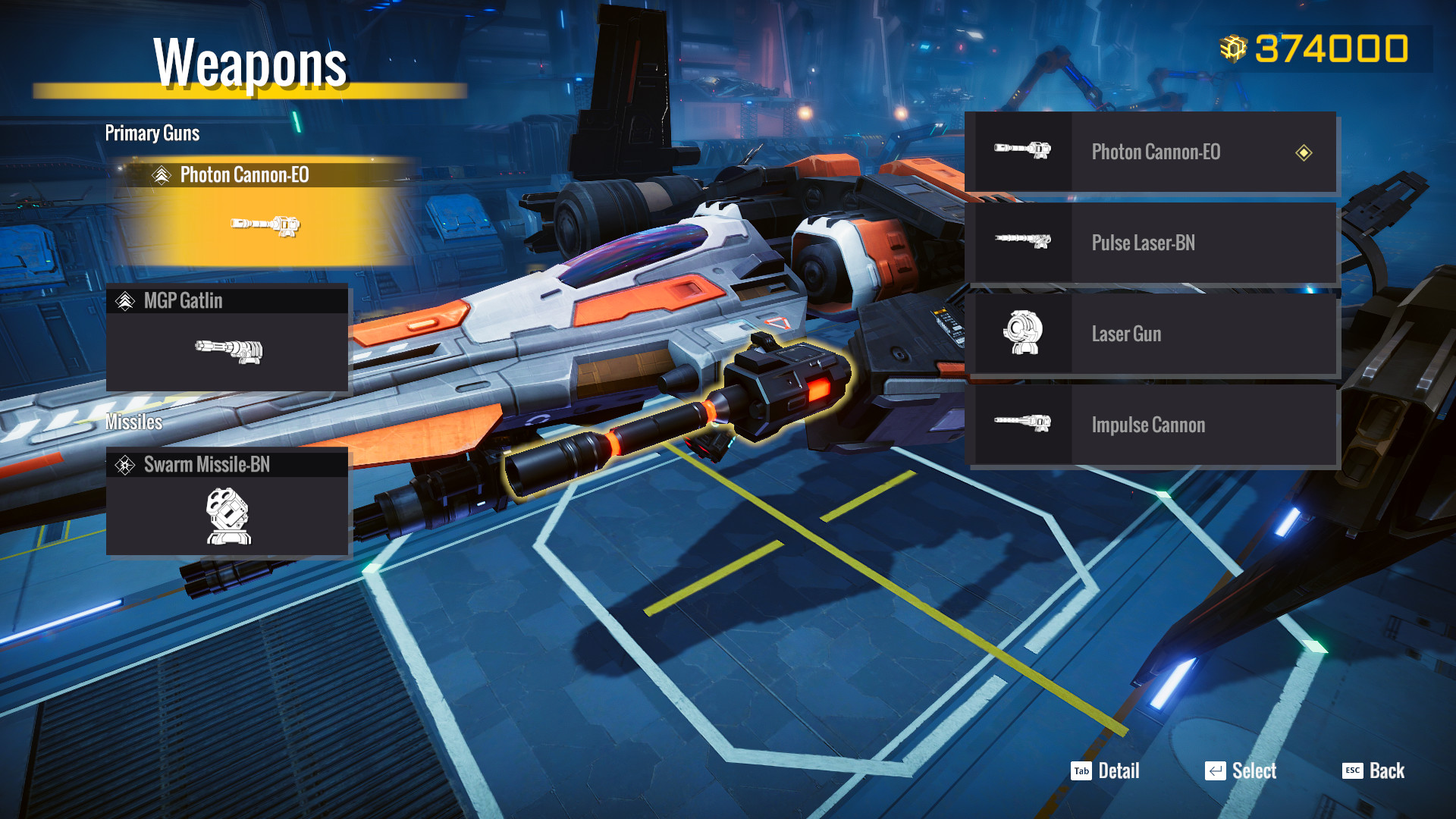Image resolution: width=1456 pixels, height=819 pixels.
Task: Choose the Impulse Cannon entry
Action: pyautogui.click(x=1150, y=425)
